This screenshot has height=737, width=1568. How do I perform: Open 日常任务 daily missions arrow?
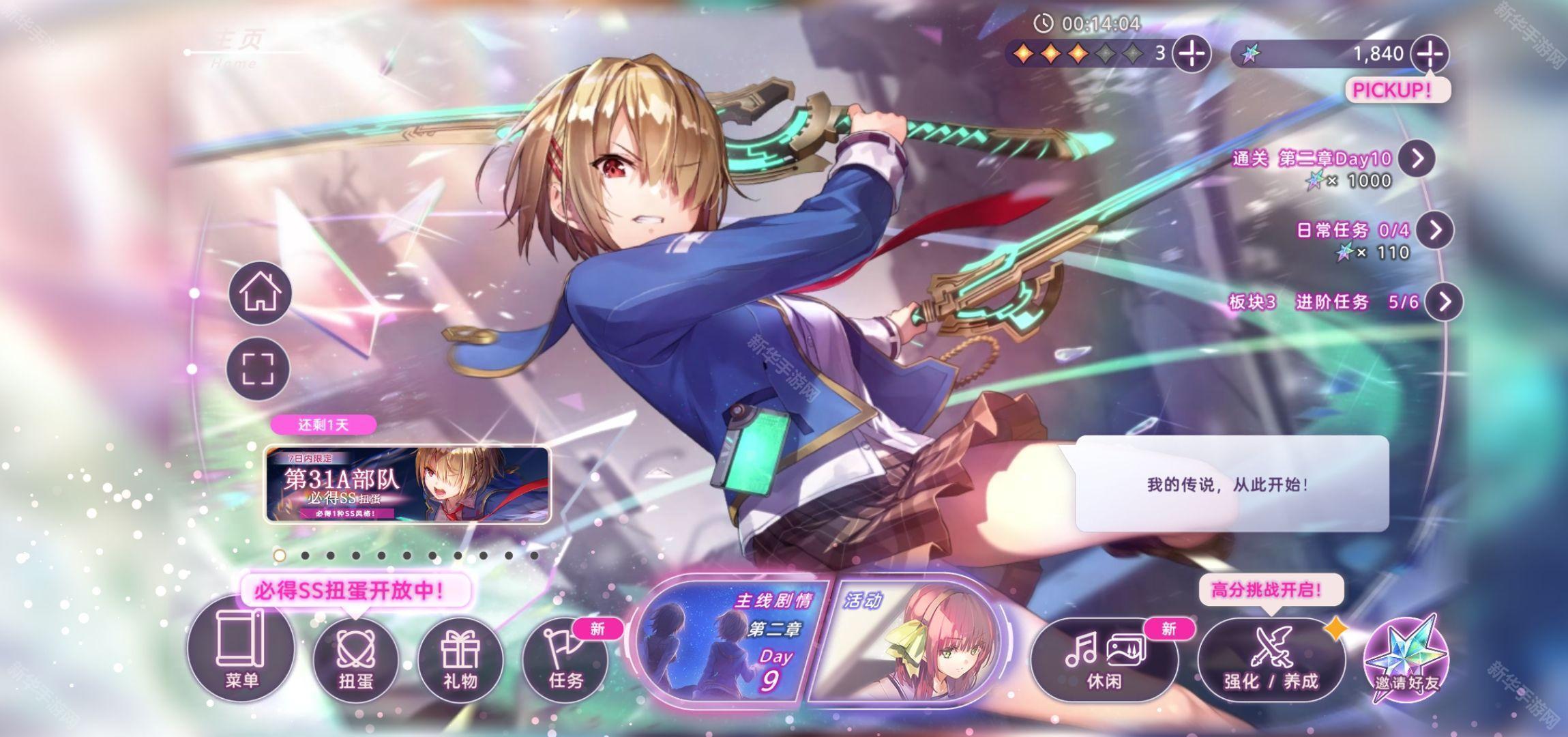[1435, 230]
